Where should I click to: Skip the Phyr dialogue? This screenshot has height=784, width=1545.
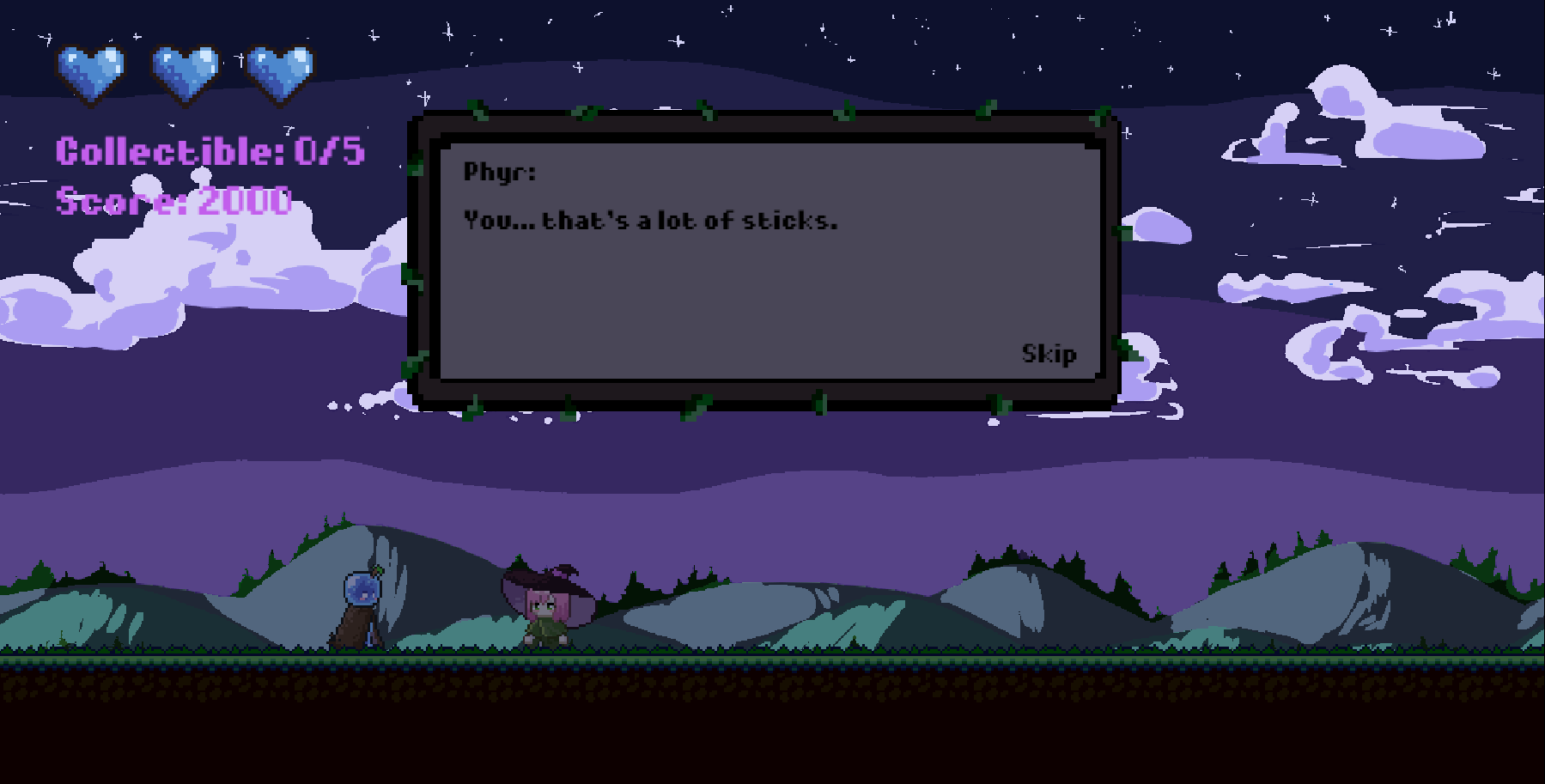1049,354
